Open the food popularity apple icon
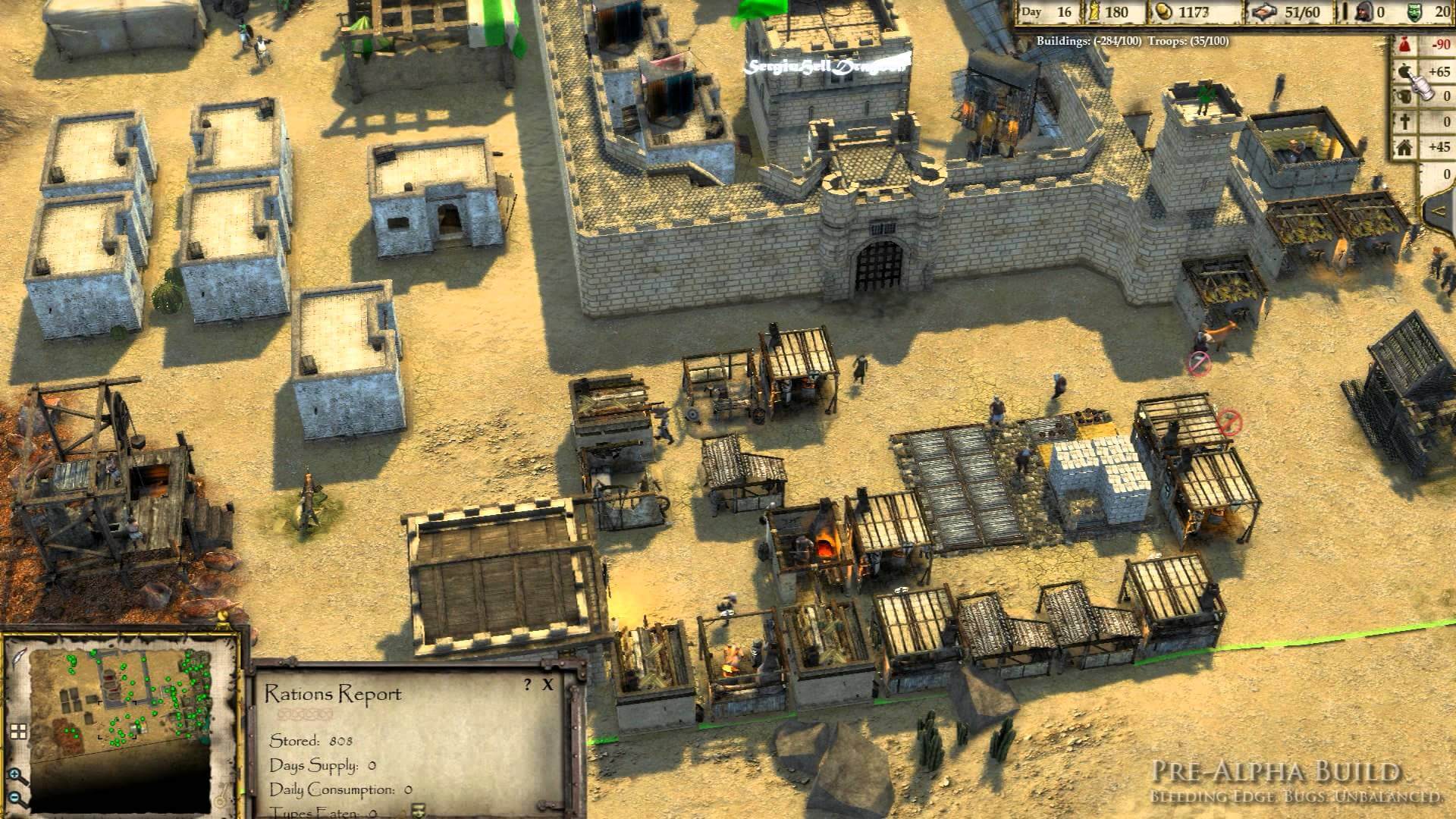The width and height of the screenshot is (1456, 819). (1404, 71)
